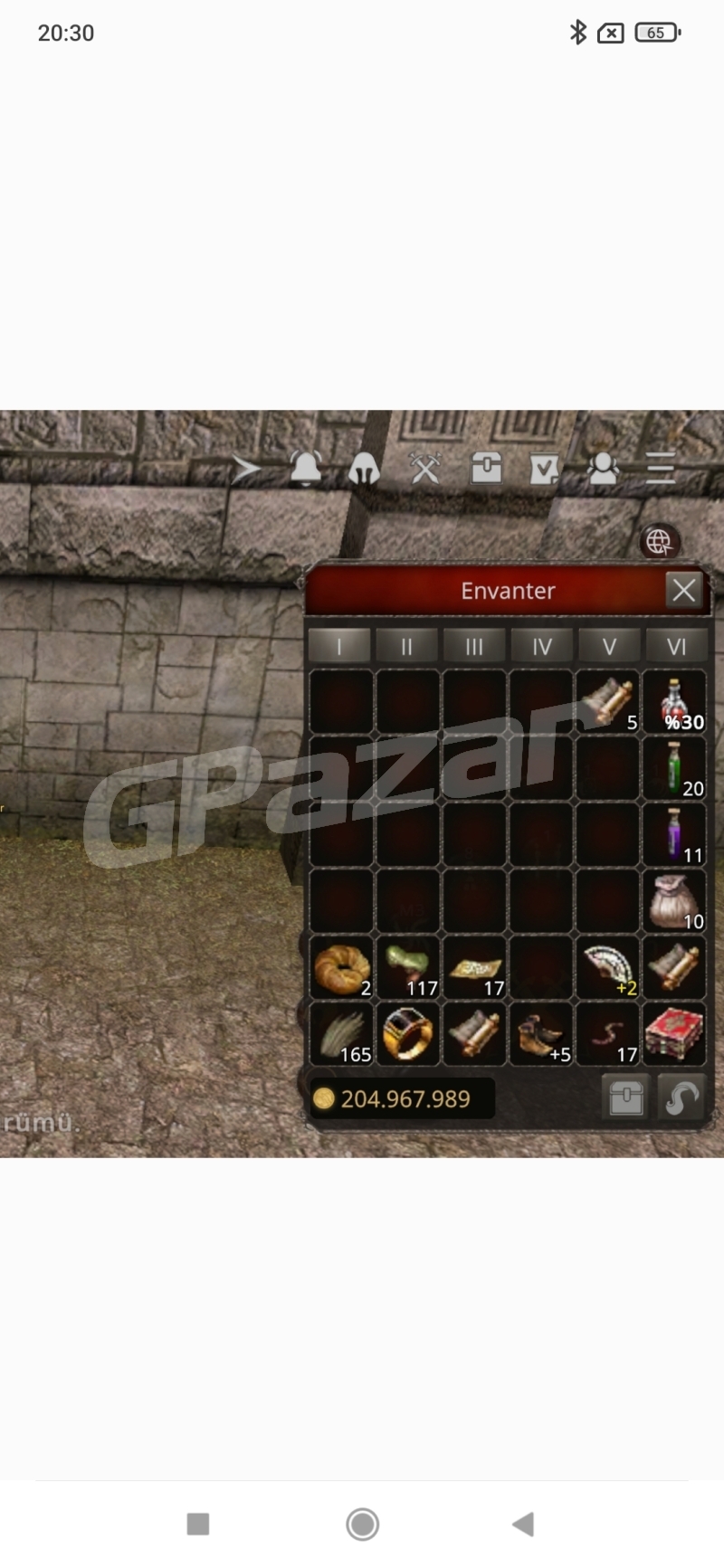
Task: Select the boots +5 item
Action: pos(541,1034)
